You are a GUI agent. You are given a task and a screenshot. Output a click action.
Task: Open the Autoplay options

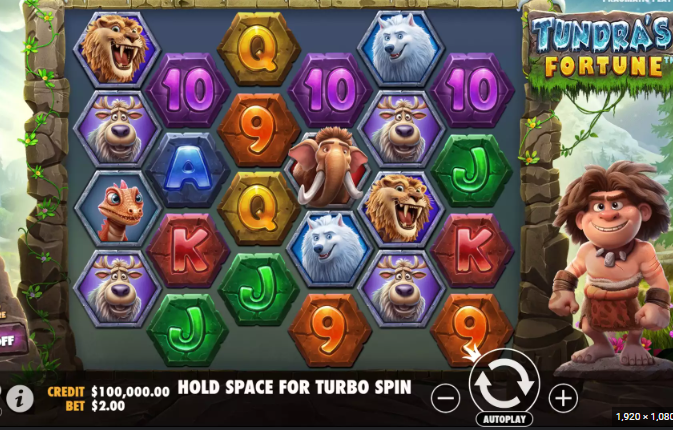click(x=504, y=419)
